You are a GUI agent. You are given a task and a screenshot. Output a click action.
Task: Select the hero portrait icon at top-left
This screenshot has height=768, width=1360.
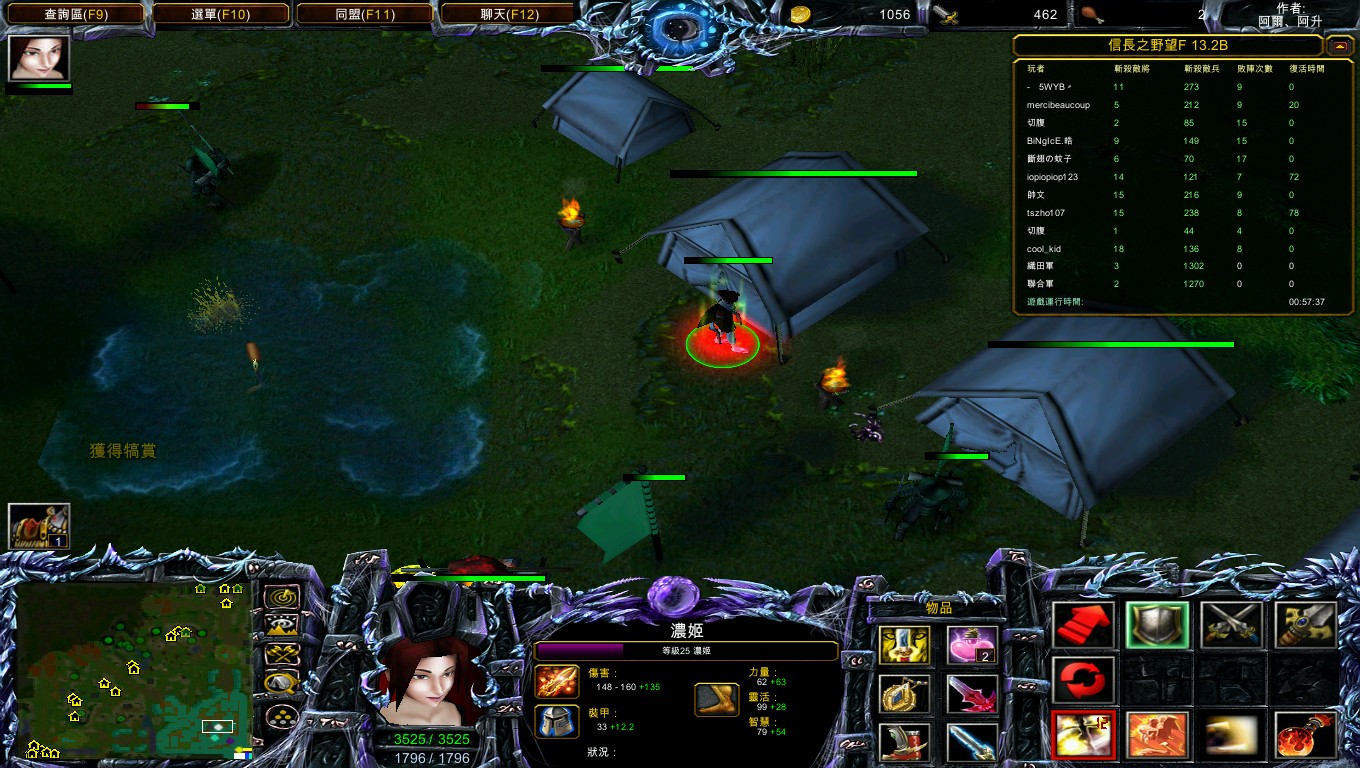39,57
